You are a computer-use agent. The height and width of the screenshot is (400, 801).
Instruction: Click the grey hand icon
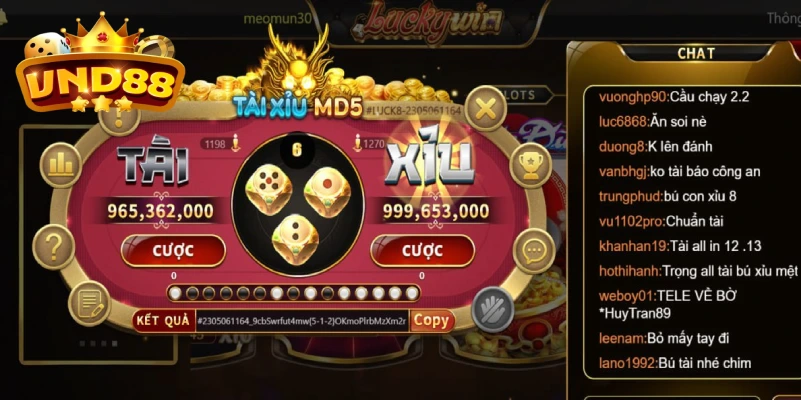pyautogui.click(x=491, y=306)
